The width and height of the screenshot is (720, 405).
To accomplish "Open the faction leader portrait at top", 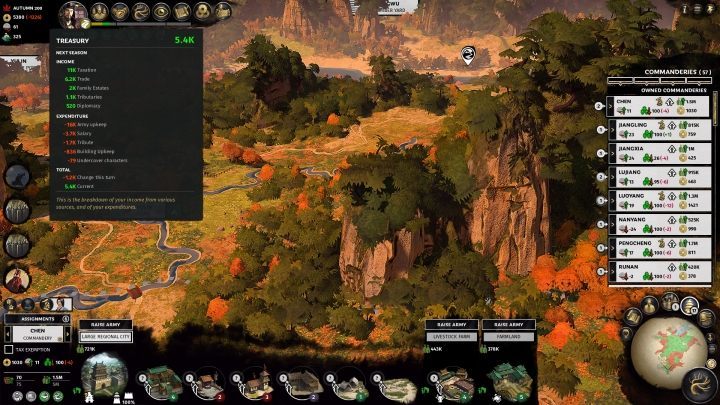I will (x=71, y=14).
